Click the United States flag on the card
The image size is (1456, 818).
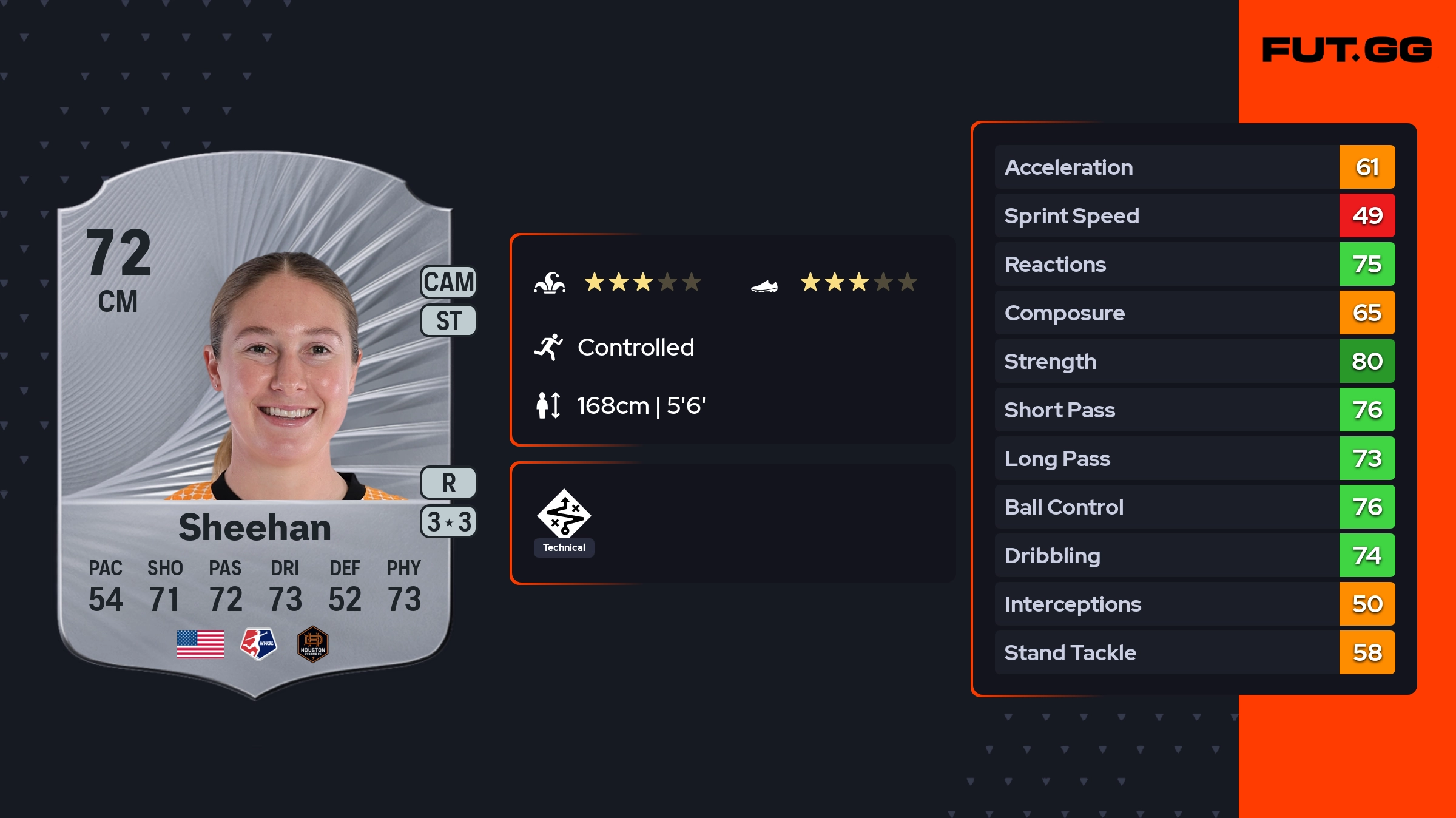click(x=200, y=644)
